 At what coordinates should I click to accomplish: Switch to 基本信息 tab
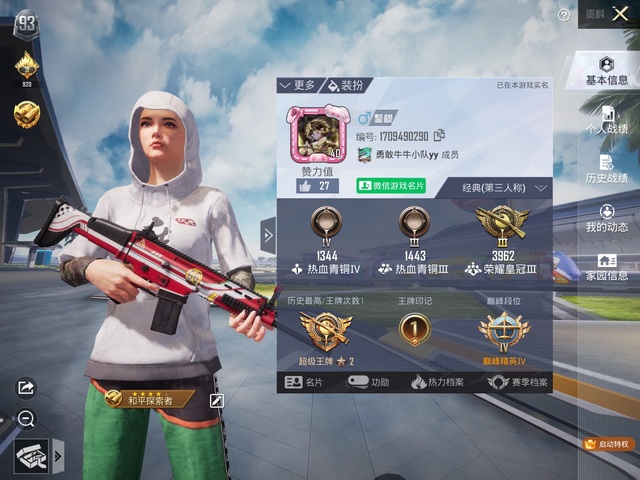[x=607, y=71]
